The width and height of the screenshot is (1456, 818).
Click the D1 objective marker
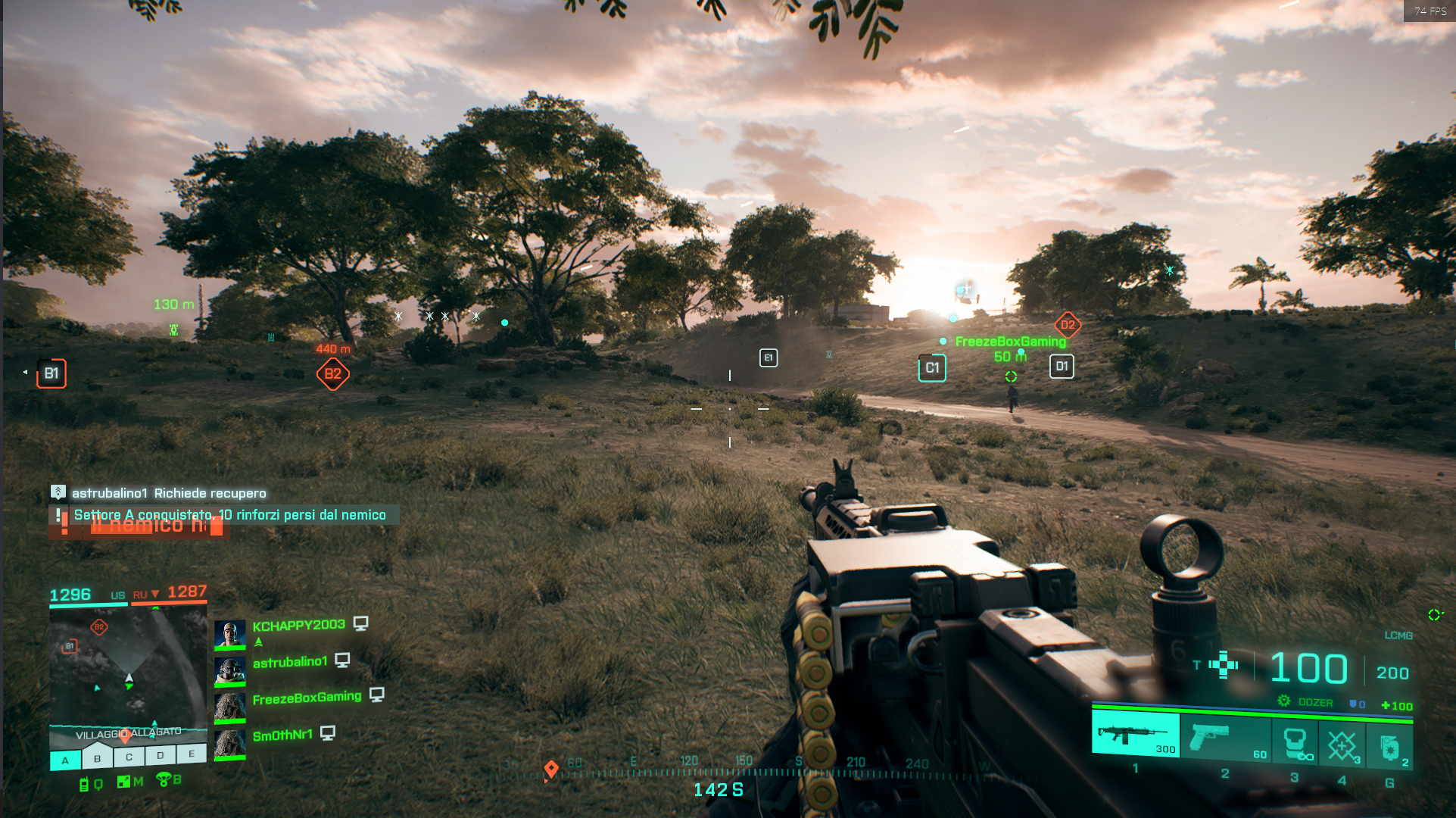pos(1062,367)
